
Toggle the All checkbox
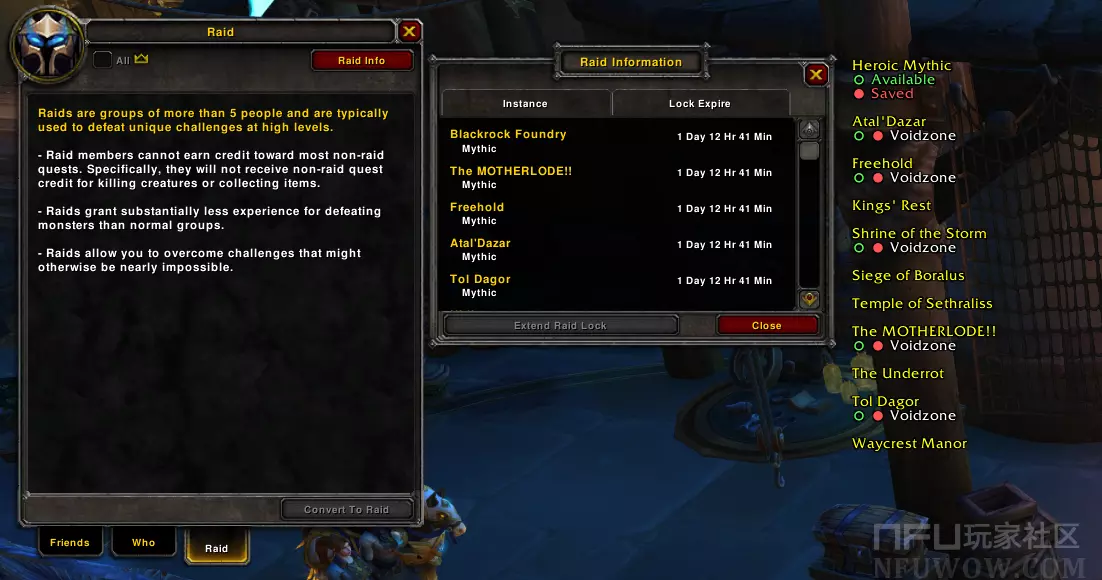(x=102, y=60)
